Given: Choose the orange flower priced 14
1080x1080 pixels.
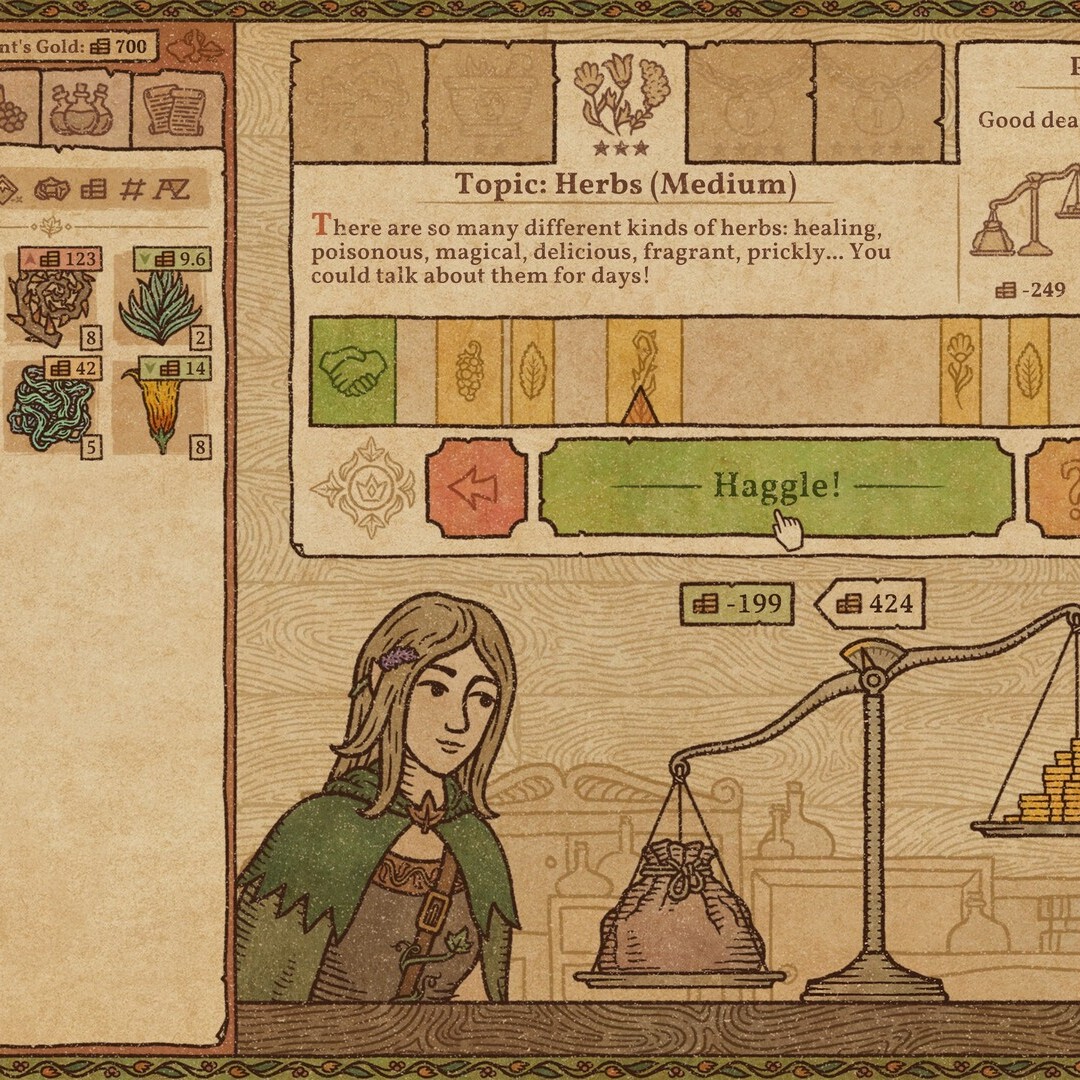Looking at the screenshot, I should [161, 408].
